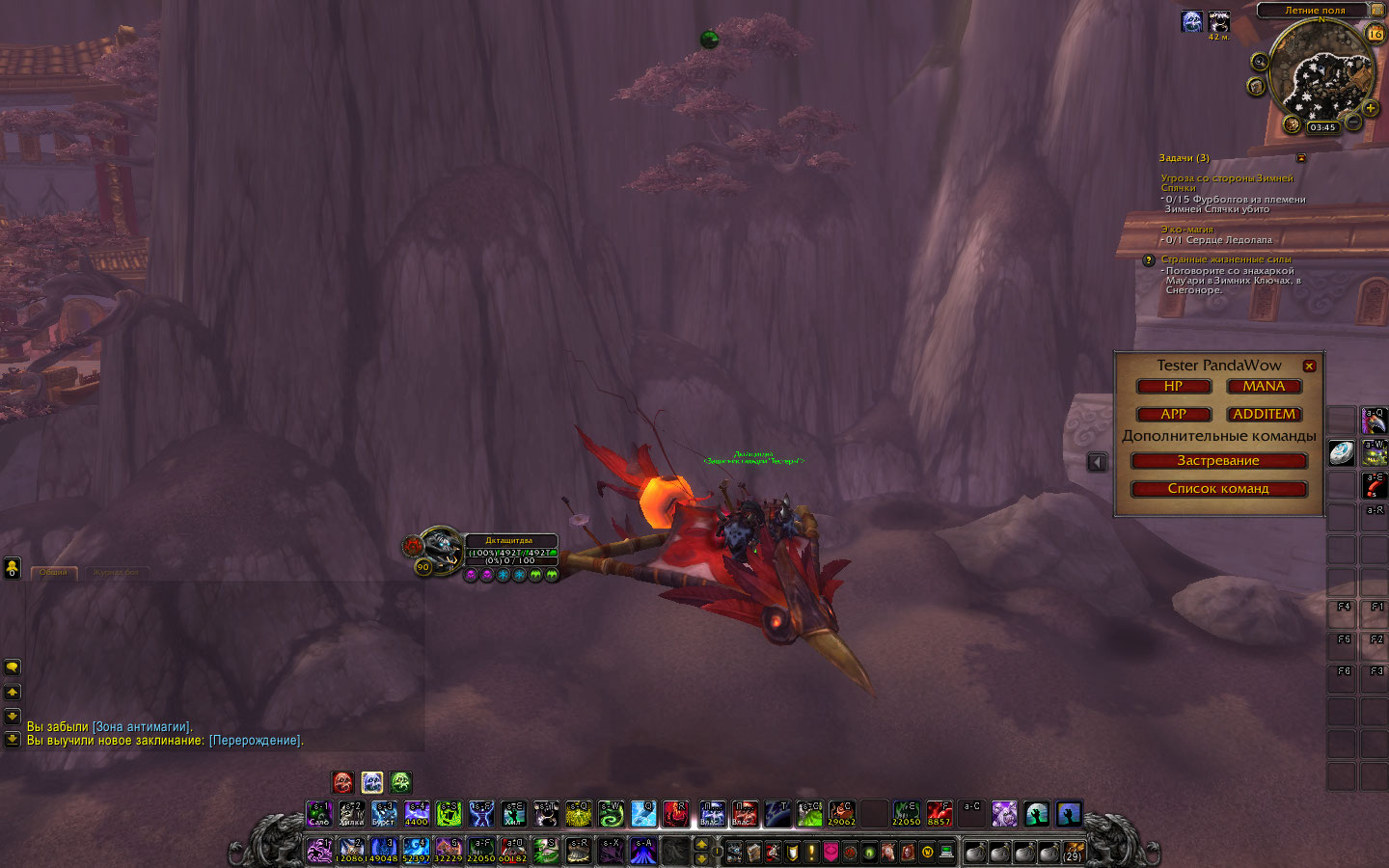Click the HP button in Tester PandaWow
Screen dimensions: 1389x868
pos(1173,387)
